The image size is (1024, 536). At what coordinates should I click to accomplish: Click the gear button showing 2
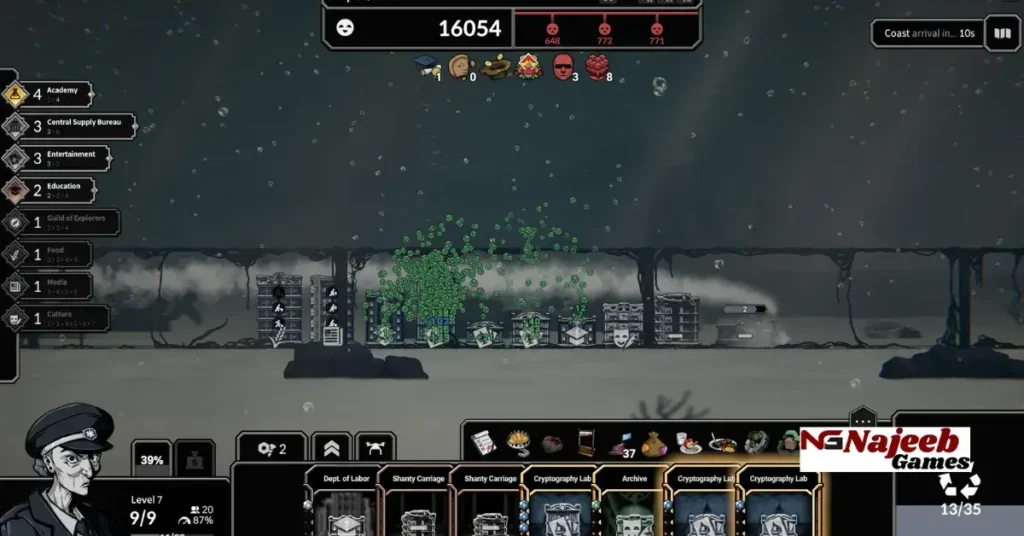271,449
